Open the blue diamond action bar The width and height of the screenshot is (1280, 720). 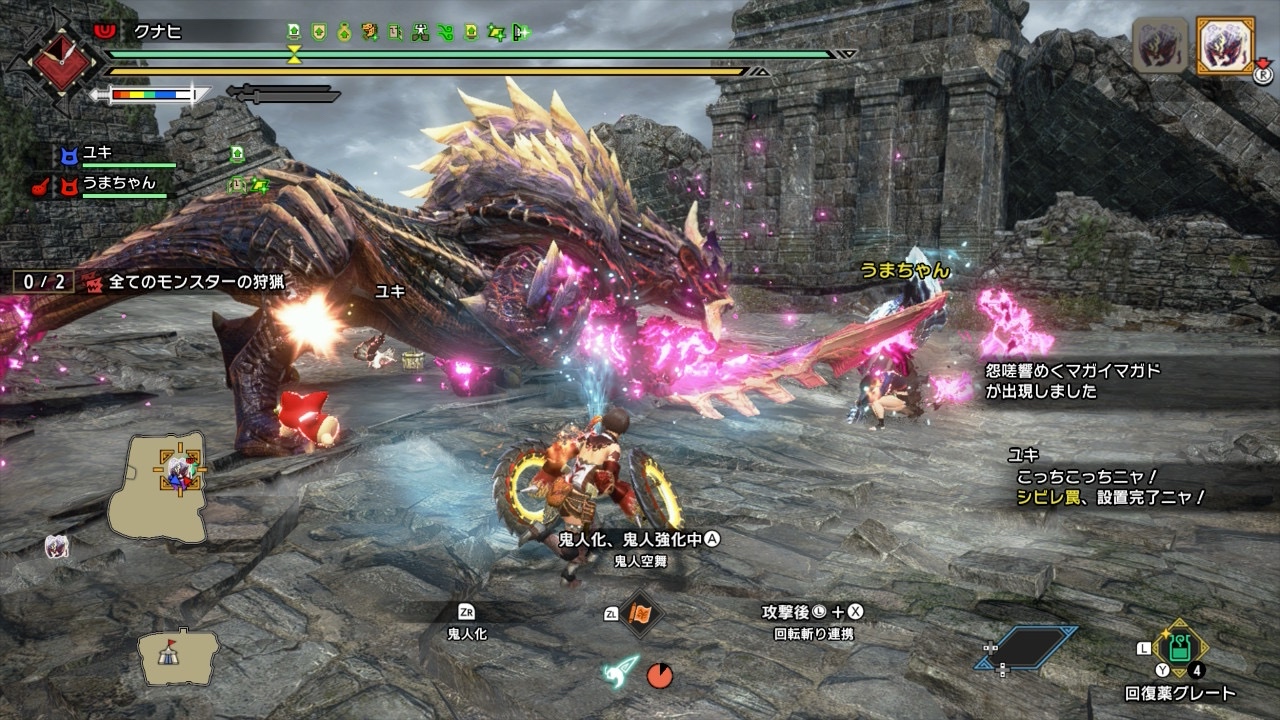point(1027,648)
